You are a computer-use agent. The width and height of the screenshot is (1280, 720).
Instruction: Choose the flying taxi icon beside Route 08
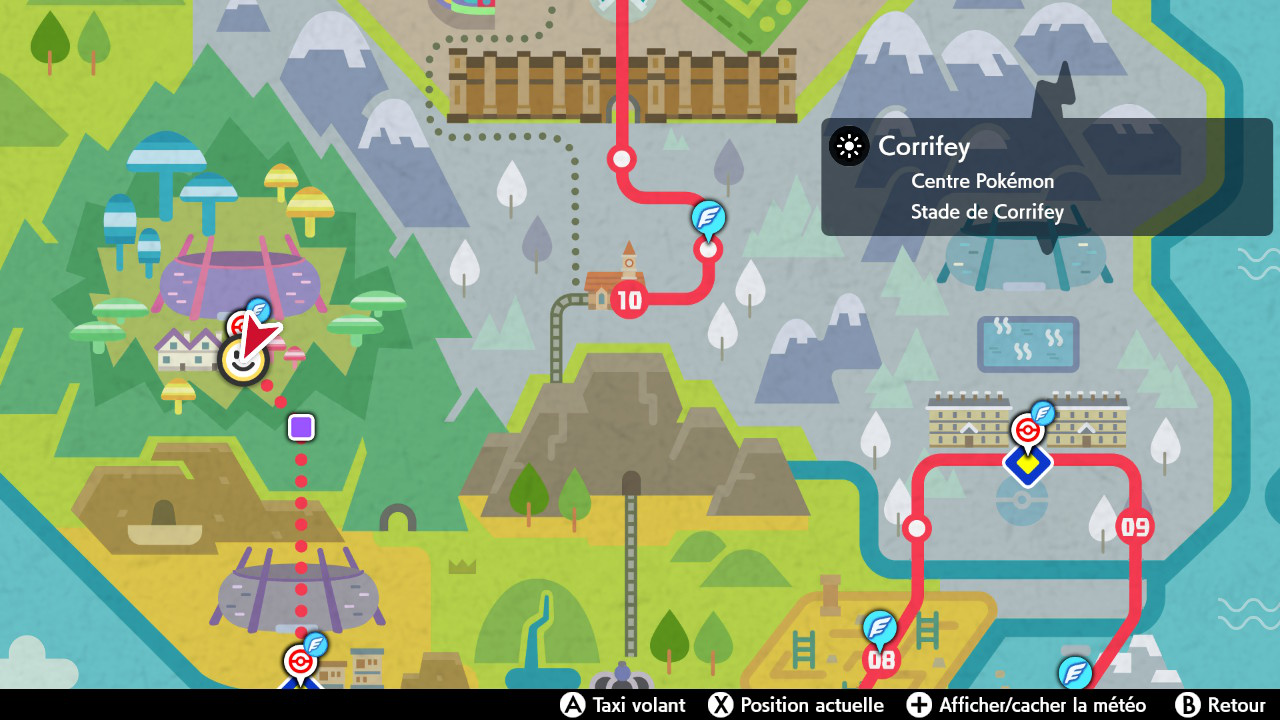click(880, 627)
